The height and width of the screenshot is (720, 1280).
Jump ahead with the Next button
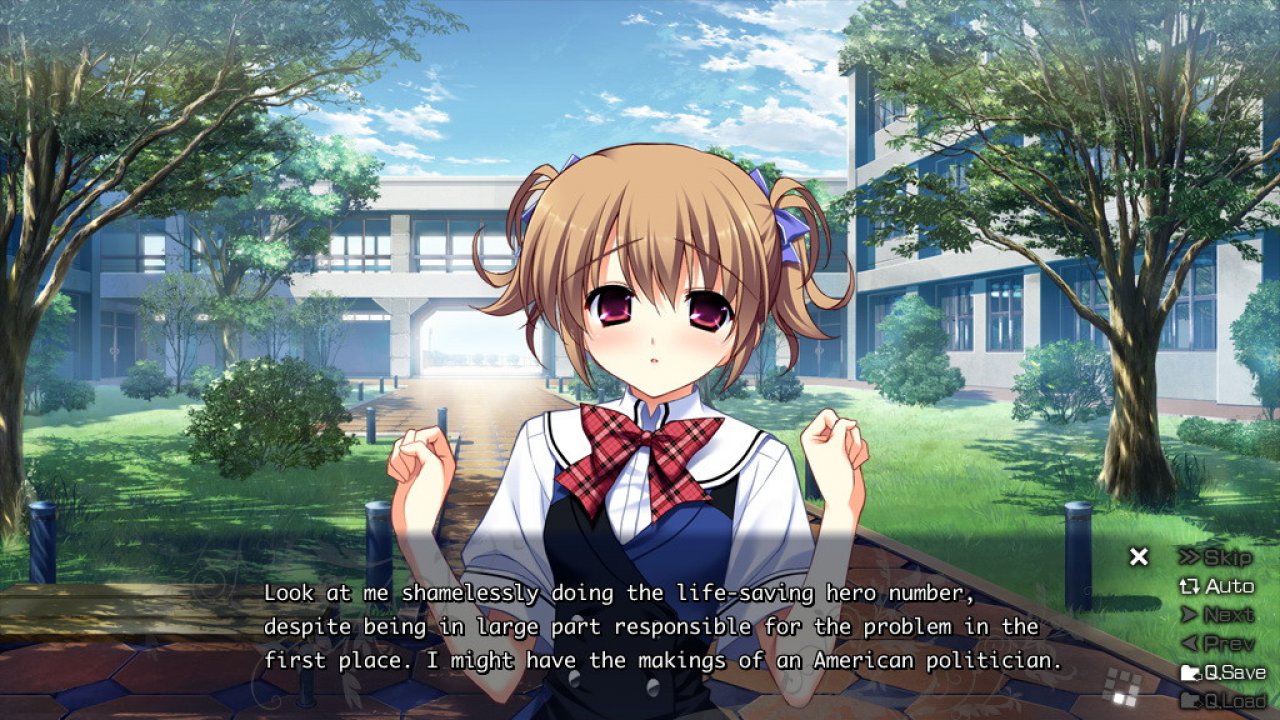1217,615
